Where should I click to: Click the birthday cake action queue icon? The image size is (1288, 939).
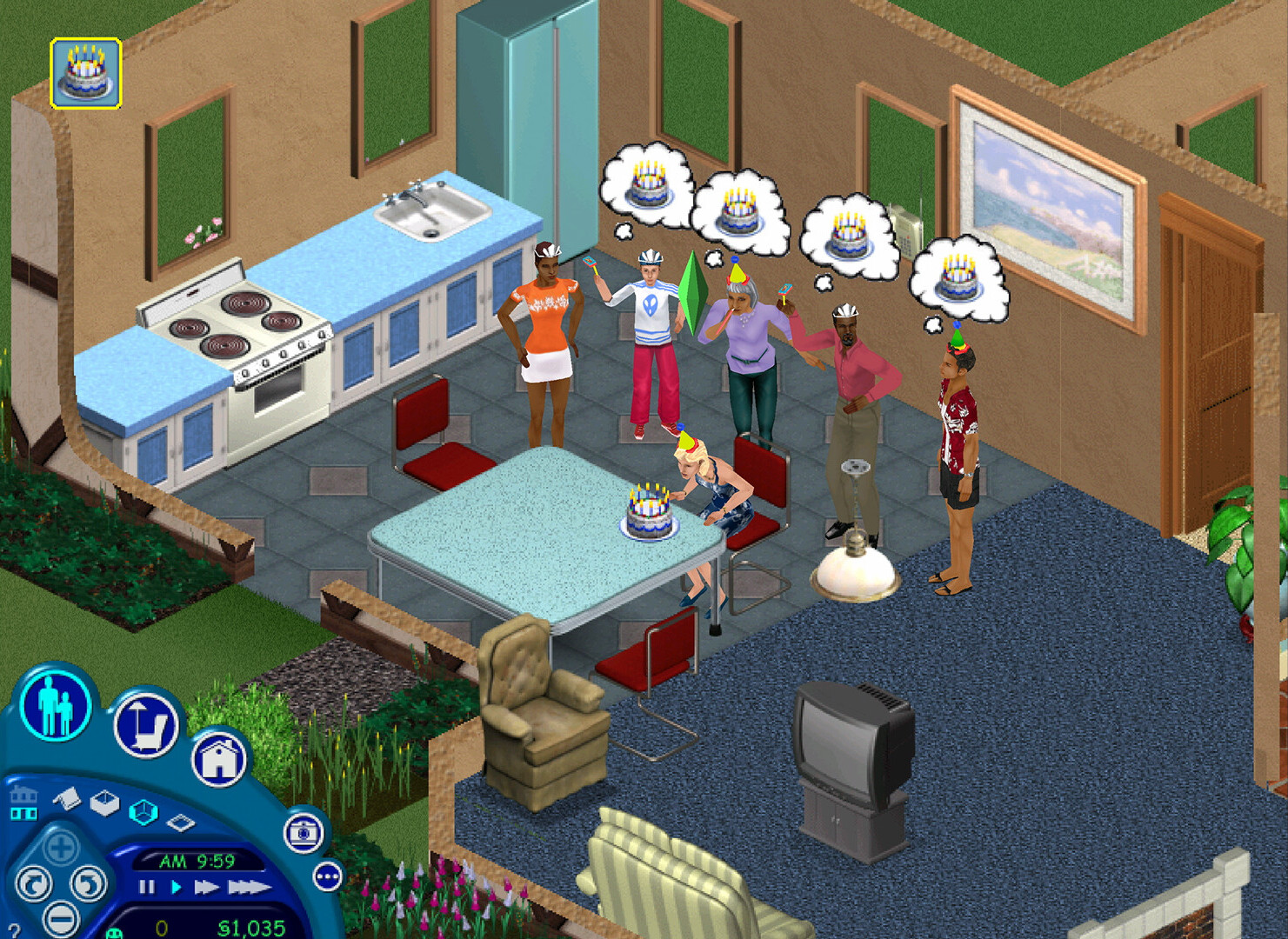point(85,73)
